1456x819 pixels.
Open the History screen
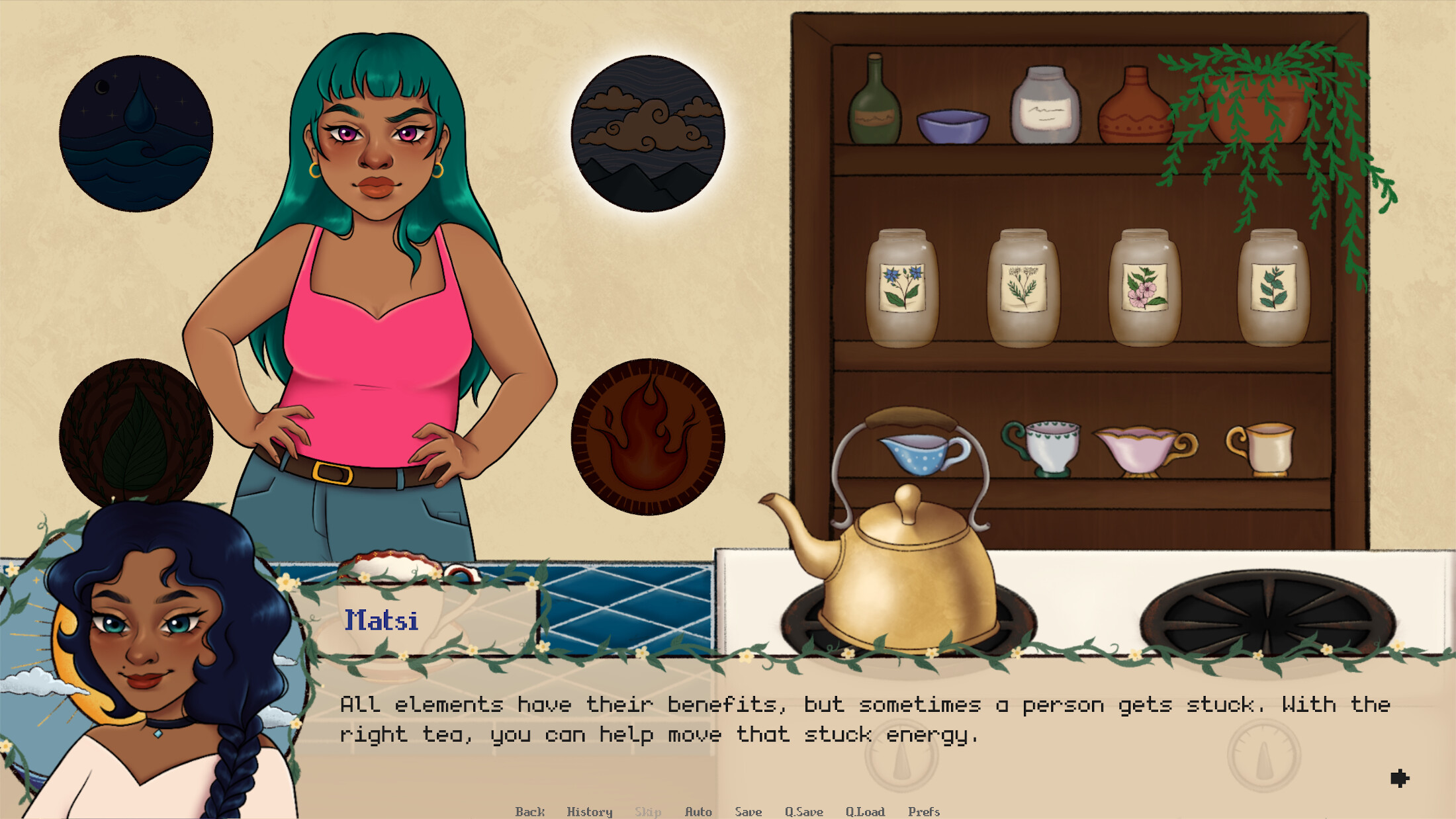590,812
